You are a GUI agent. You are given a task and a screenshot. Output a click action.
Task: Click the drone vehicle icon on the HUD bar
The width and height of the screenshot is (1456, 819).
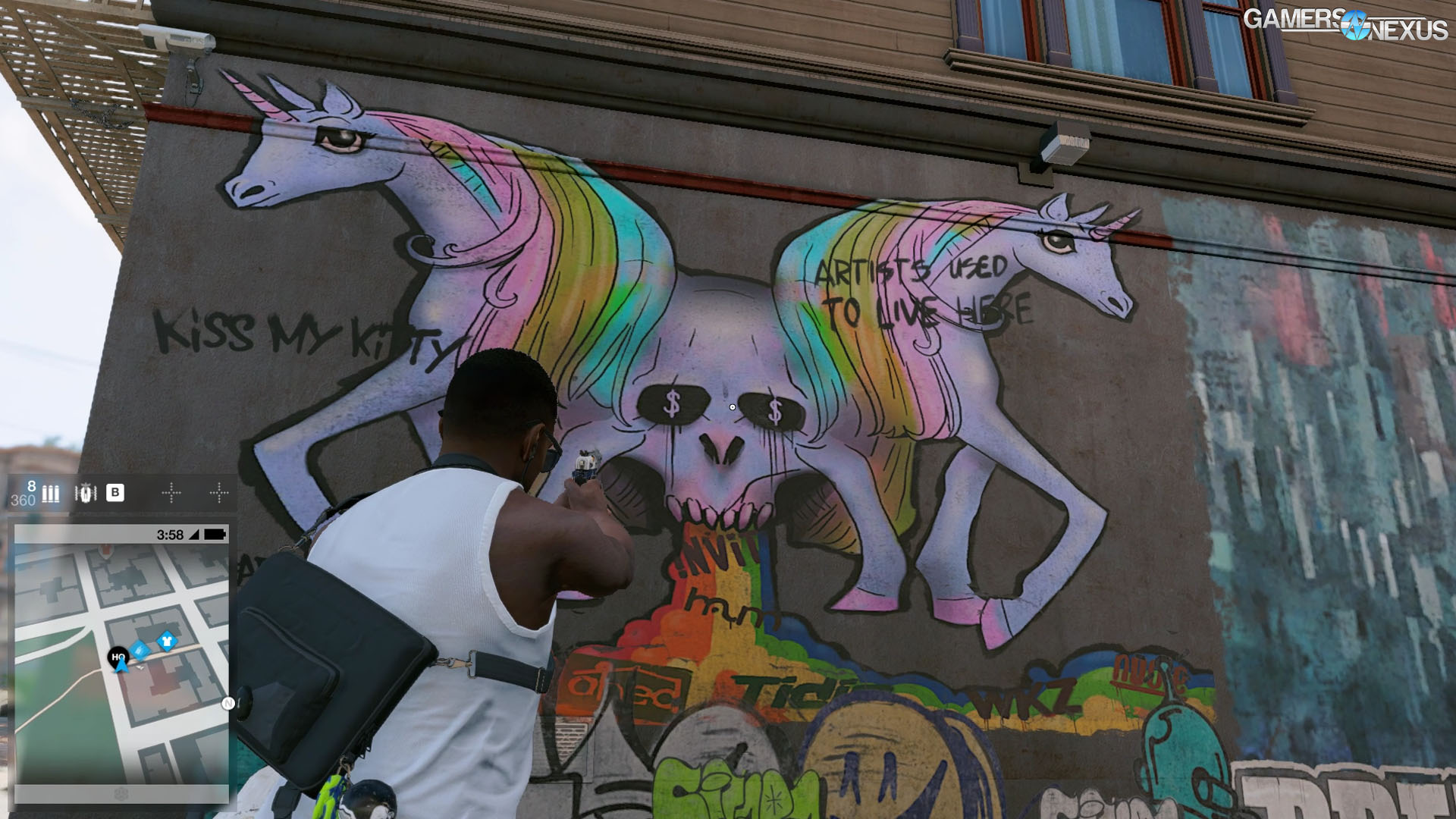[86, 493]
